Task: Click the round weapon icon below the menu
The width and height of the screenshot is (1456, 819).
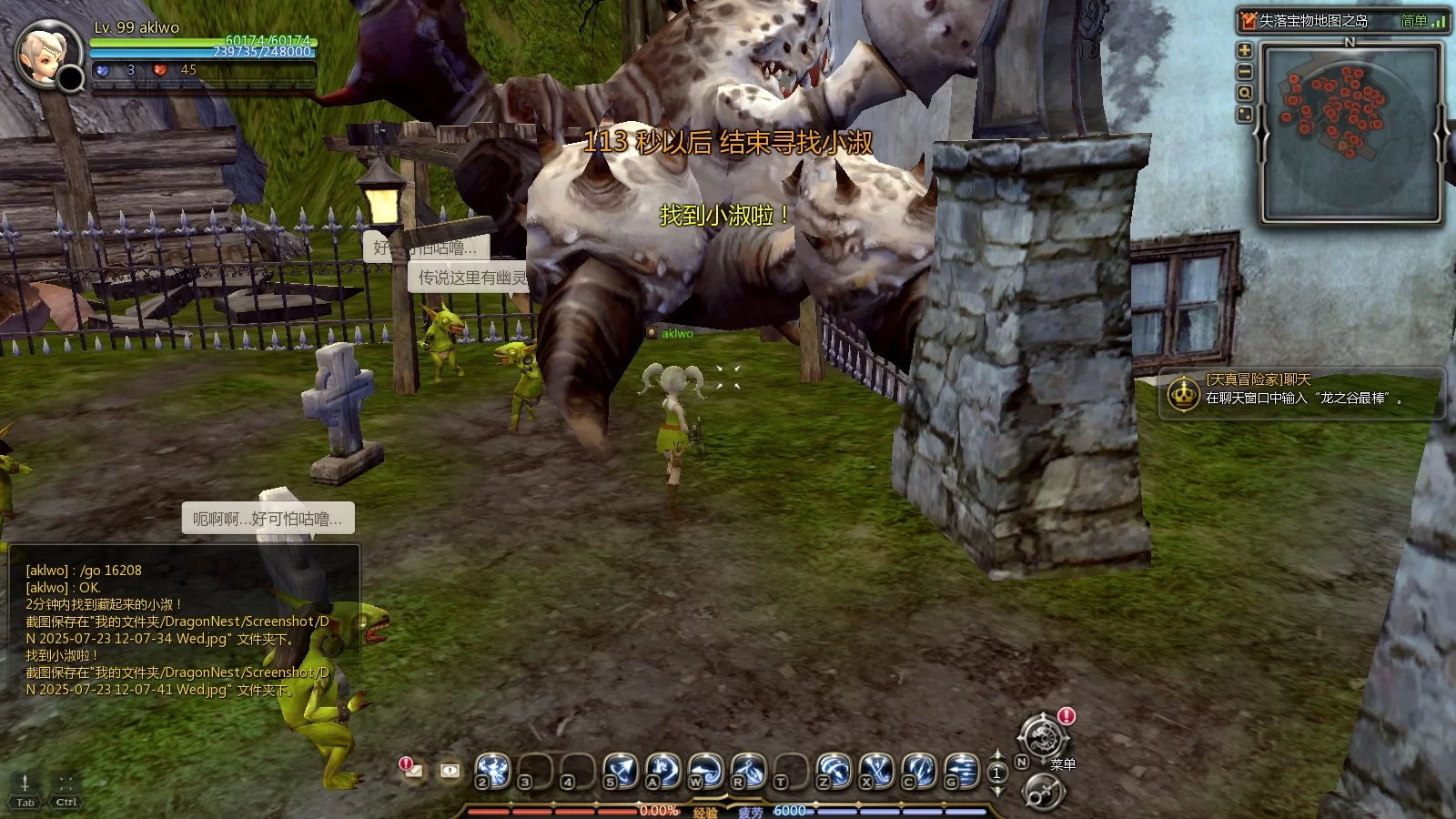Action: click(1042, 793)
